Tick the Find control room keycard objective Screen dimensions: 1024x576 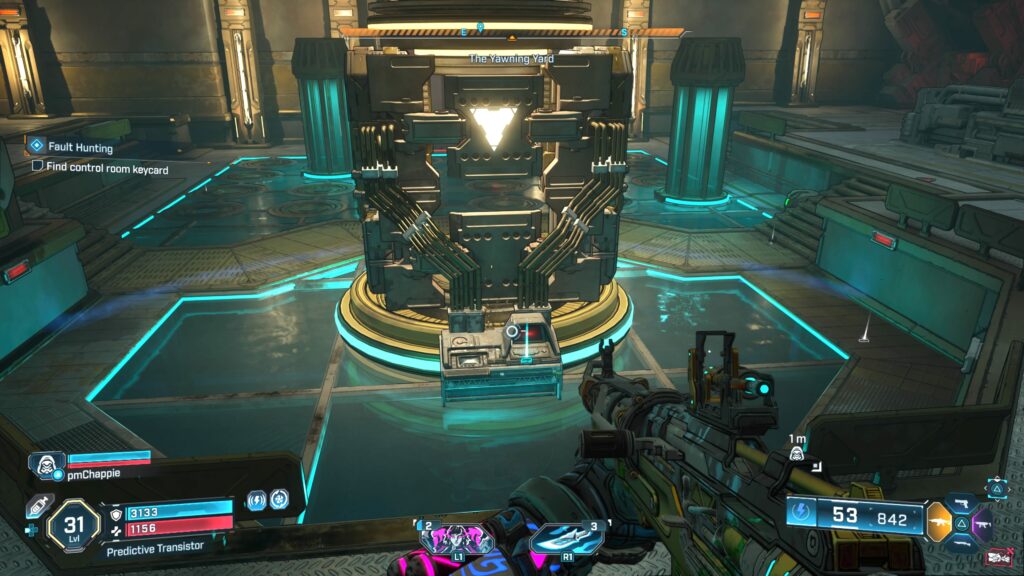tap(38, 166)
